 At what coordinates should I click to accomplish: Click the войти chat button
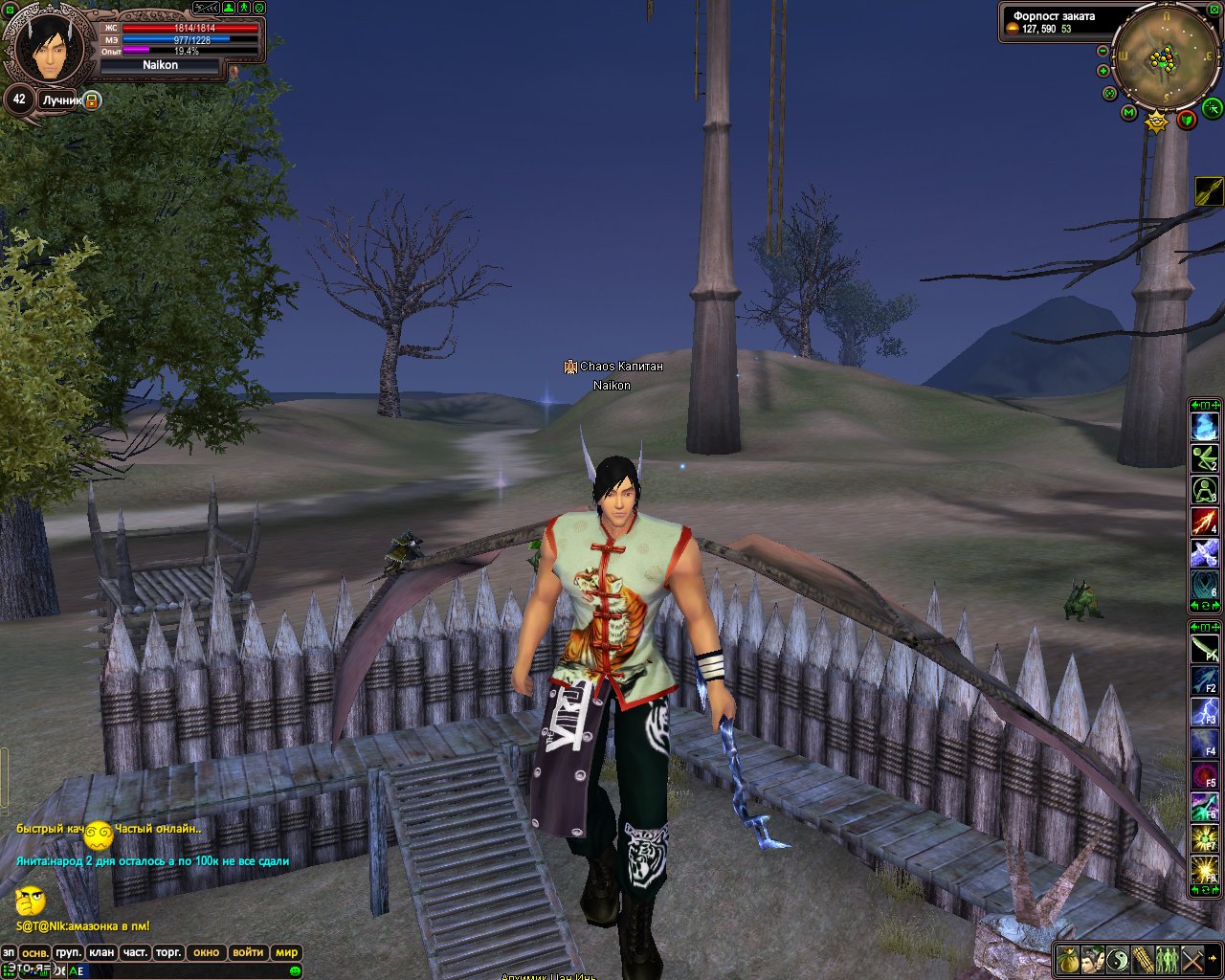(248, 953)
